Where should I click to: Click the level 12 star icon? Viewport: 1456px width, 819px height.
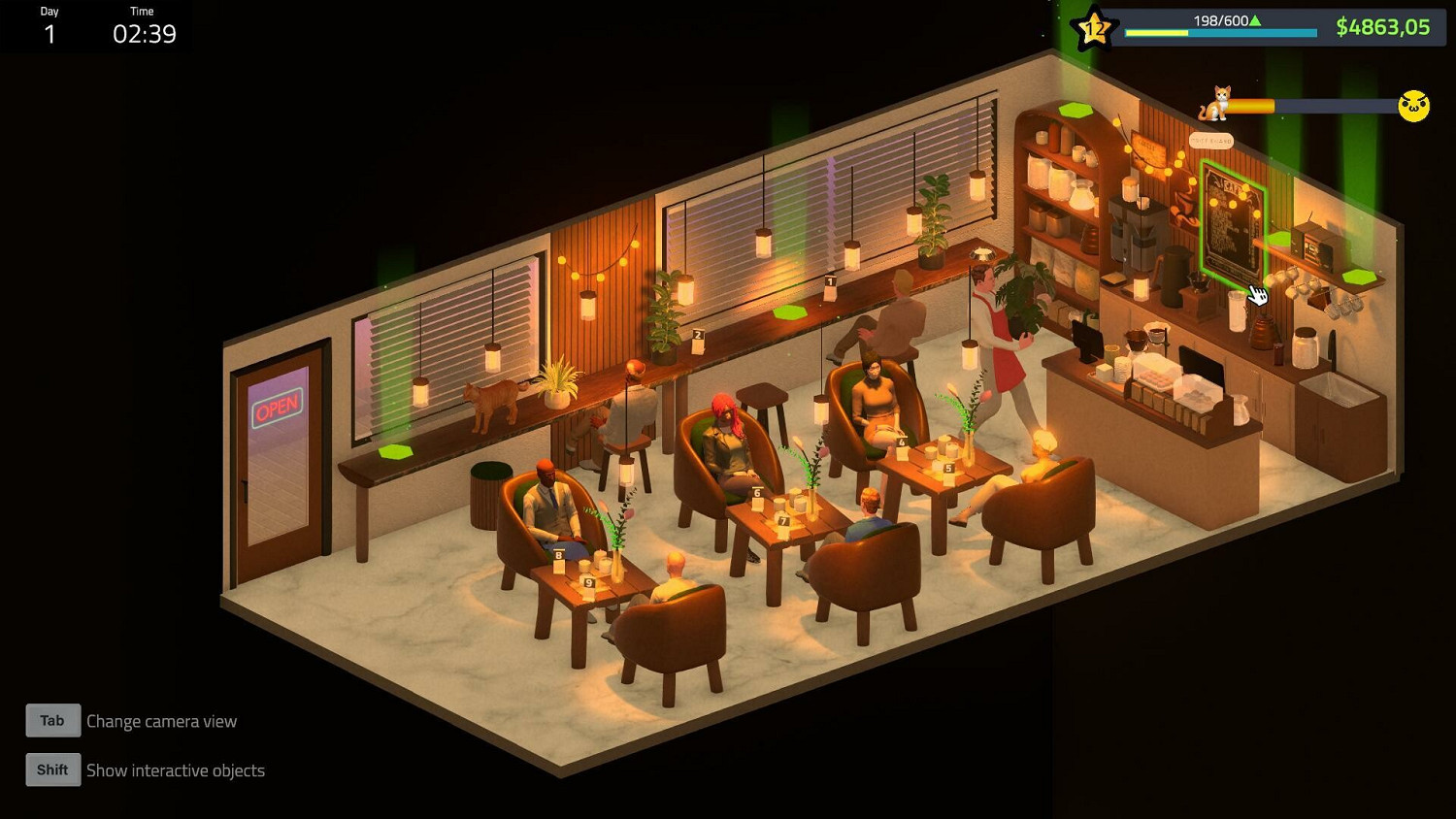click(x=1094, y=27)
